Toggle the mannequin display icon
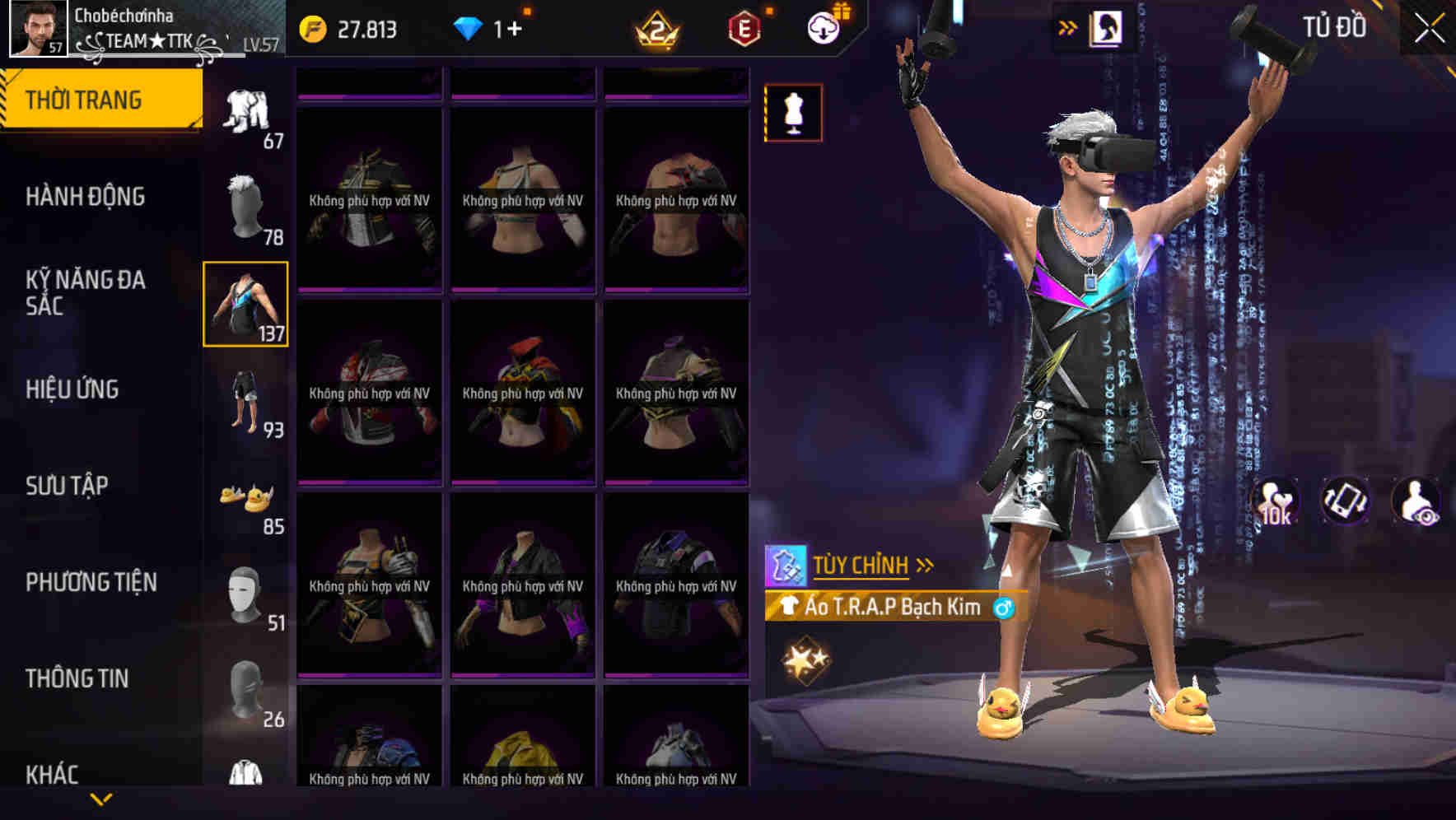The height and width of the screenshot is (820, 1456). point(793,112)
